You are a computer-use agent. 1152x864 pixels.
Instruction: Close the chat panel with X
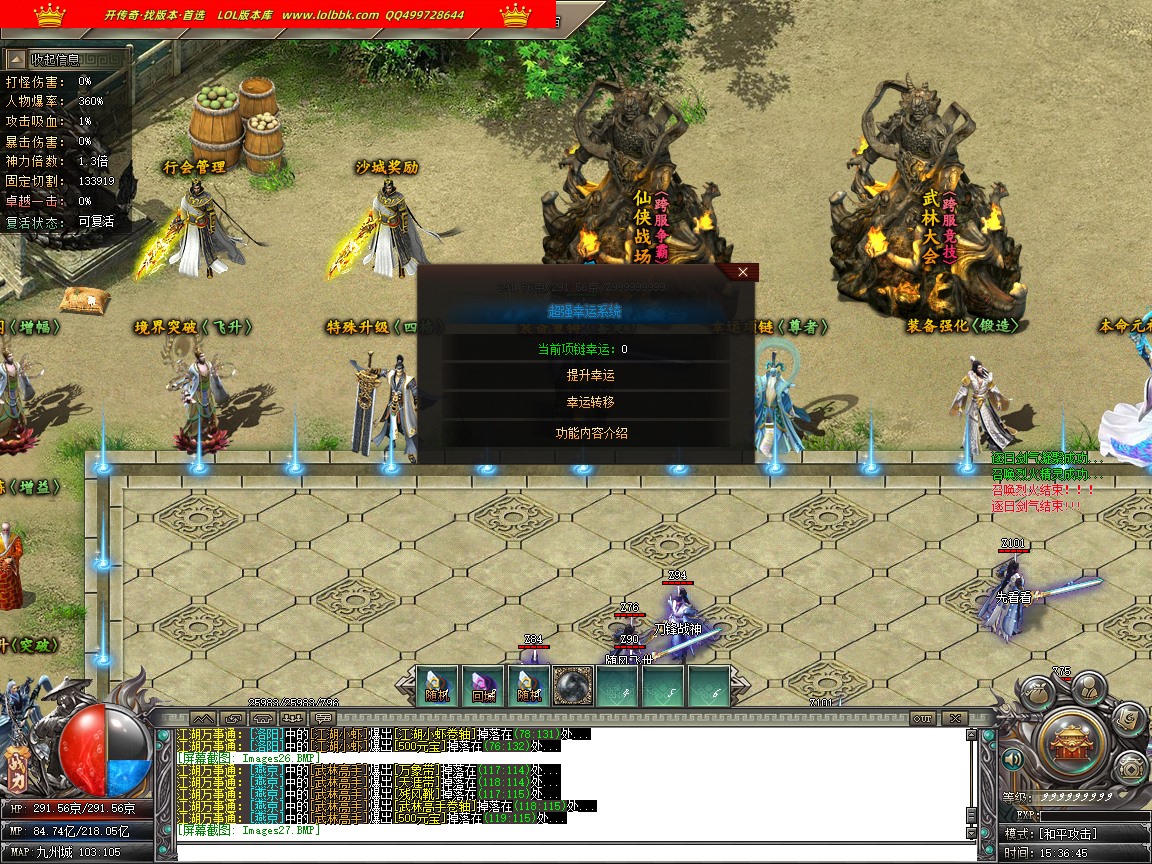(x=954, y=718)
